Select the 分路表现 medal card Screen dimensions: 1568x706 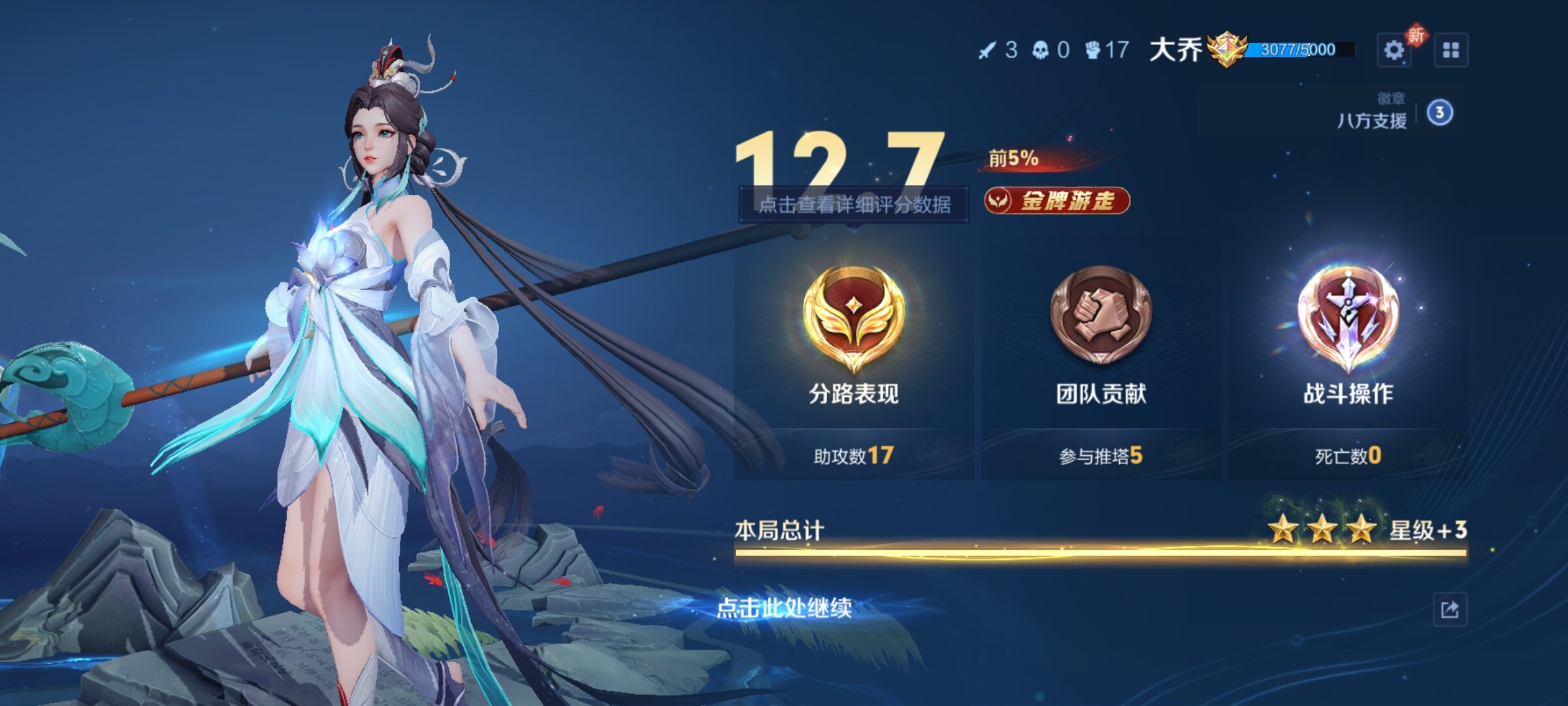853,360
